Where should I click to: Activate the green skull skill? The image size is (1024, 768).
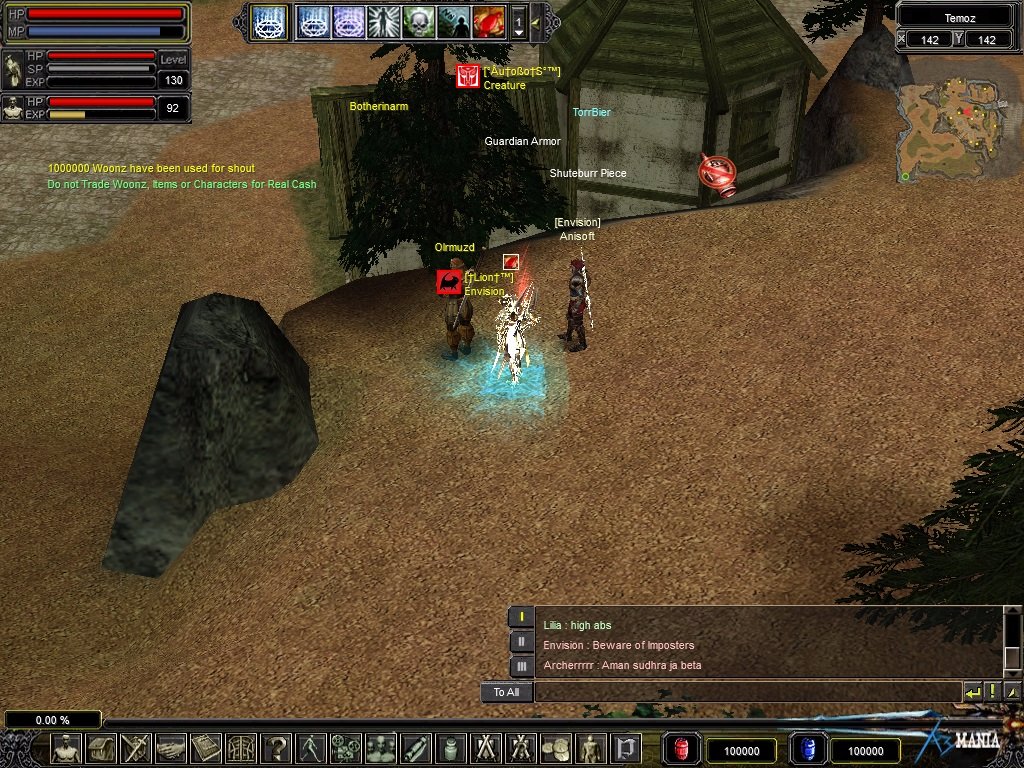click(x=419, y=21)
